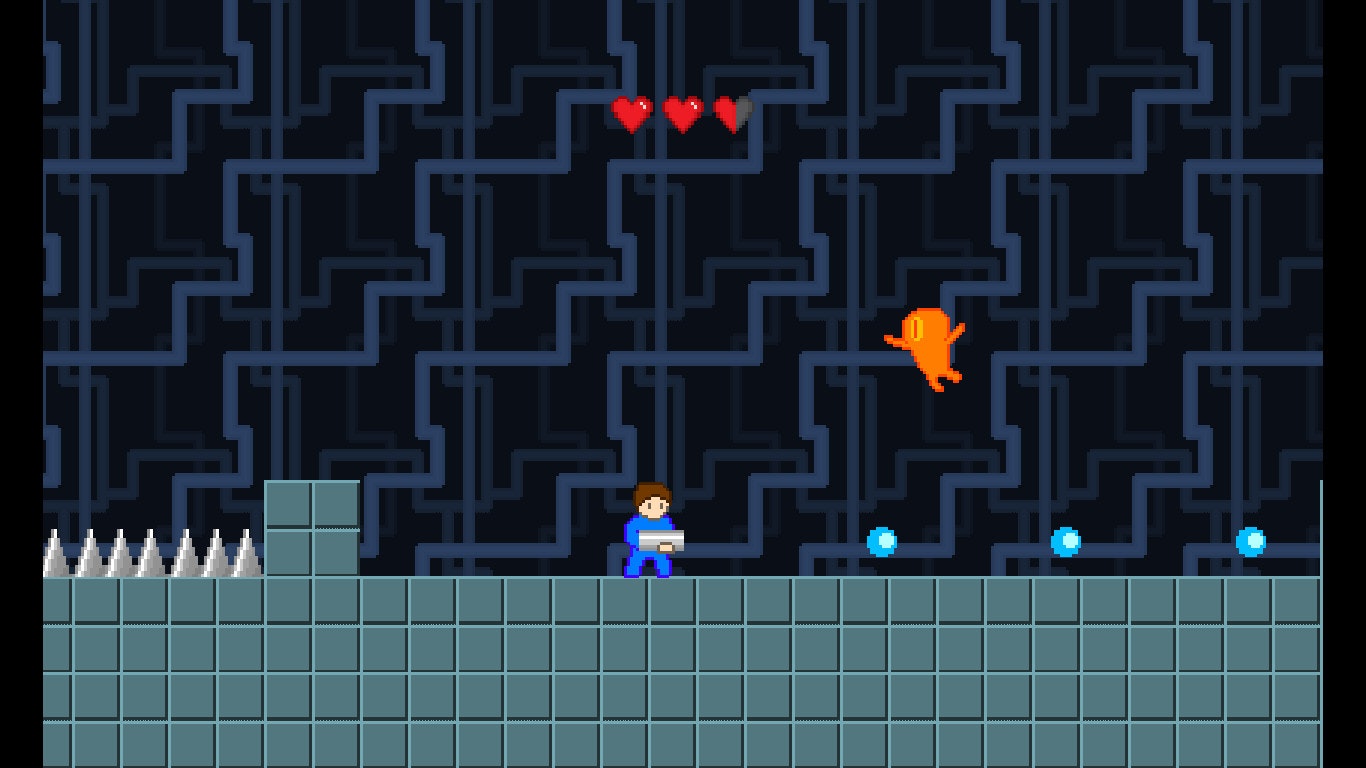Click the middle glowing blue orb

pyautogui.click(x=1065, y=542)
